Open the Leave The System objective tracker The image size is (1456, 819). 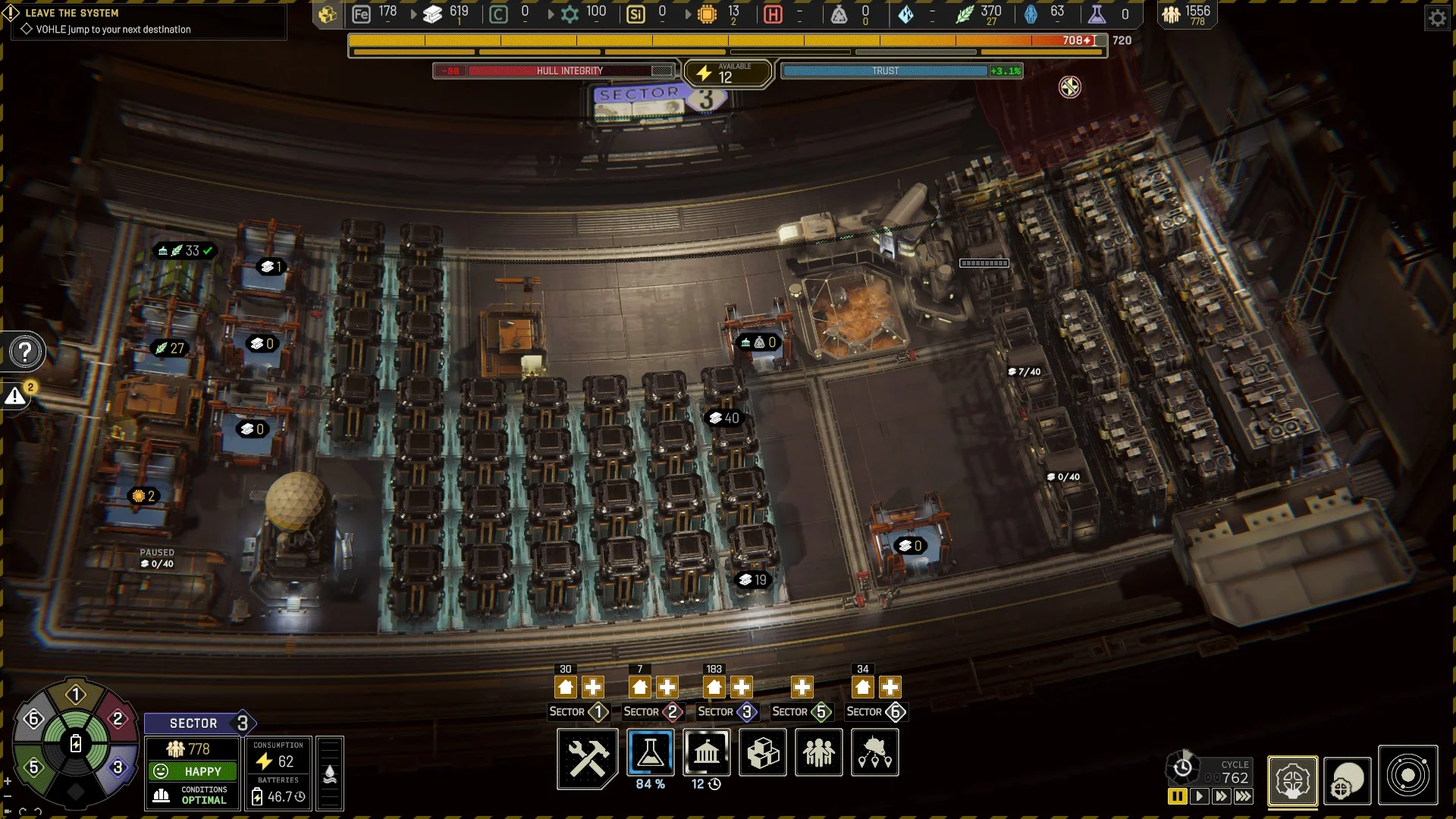(72, 13)
